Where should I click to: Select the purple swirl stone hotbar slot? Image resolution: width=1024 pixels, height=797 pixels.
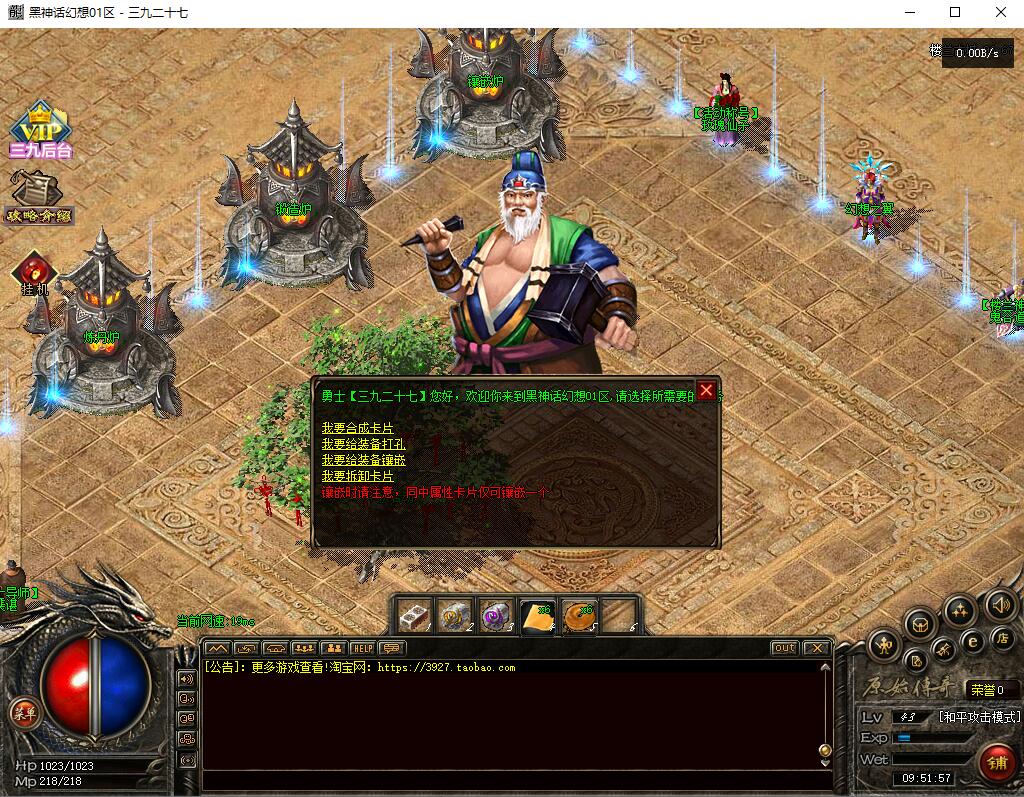pos(496,616)
